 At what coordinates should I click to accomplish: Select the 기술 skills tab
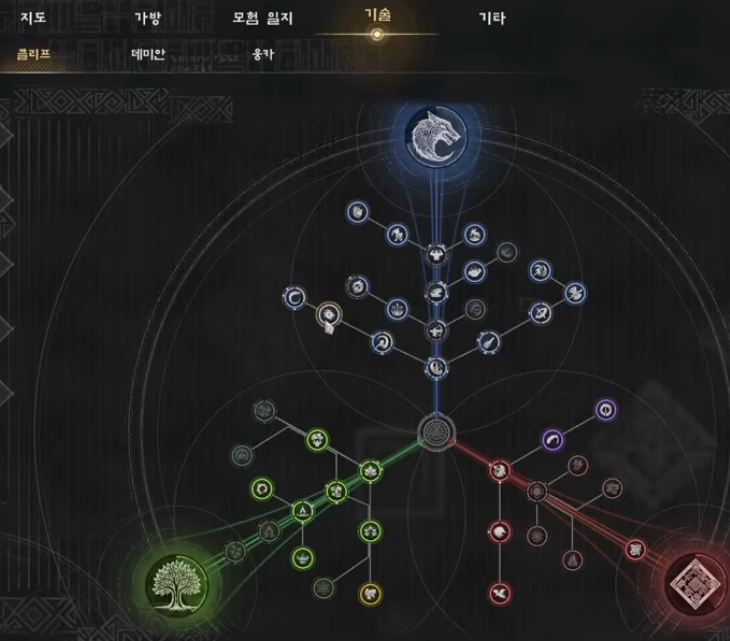[x=377, y=17]
